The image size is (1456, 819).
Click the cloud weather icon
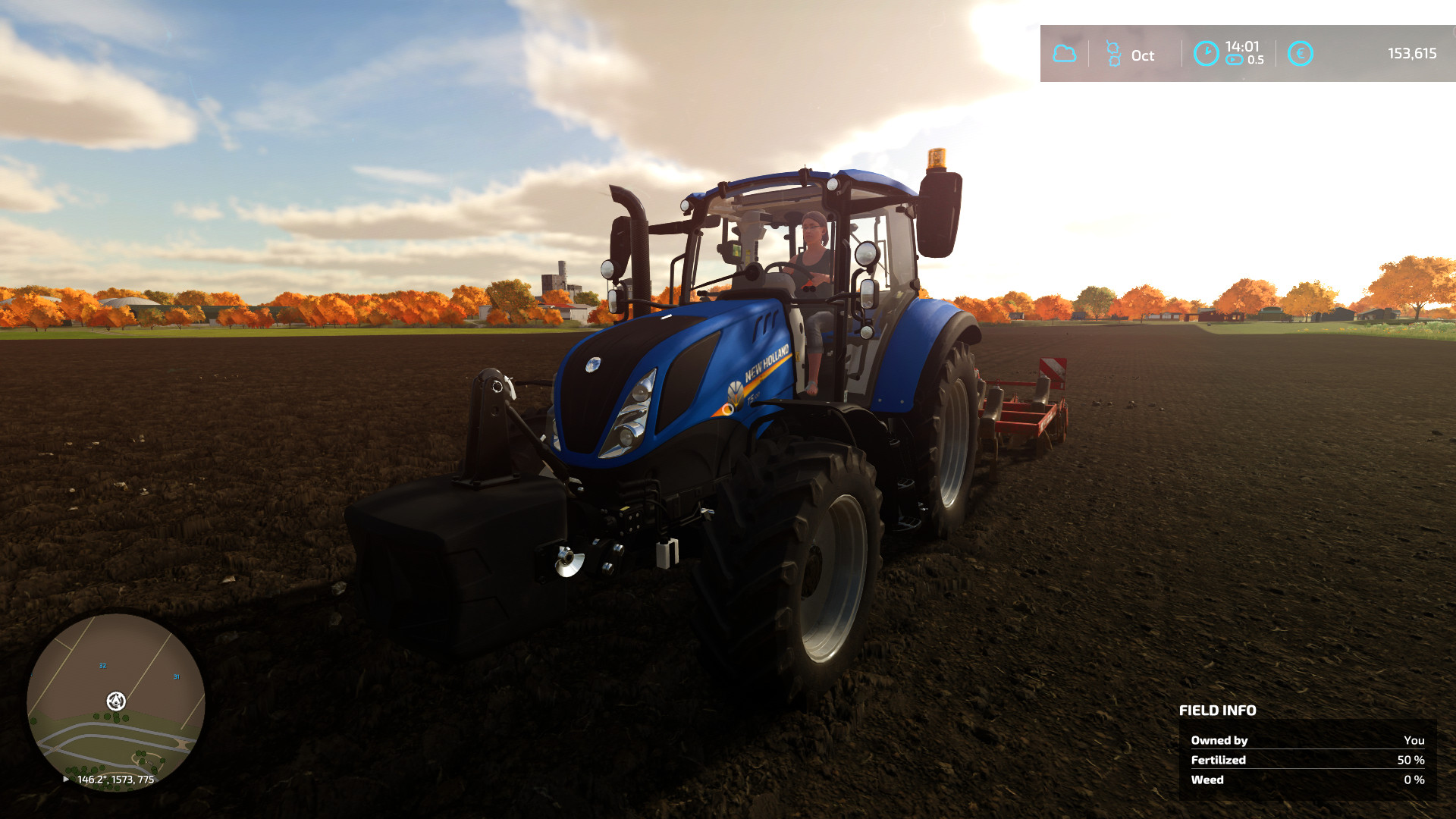tap(1065, 53)
